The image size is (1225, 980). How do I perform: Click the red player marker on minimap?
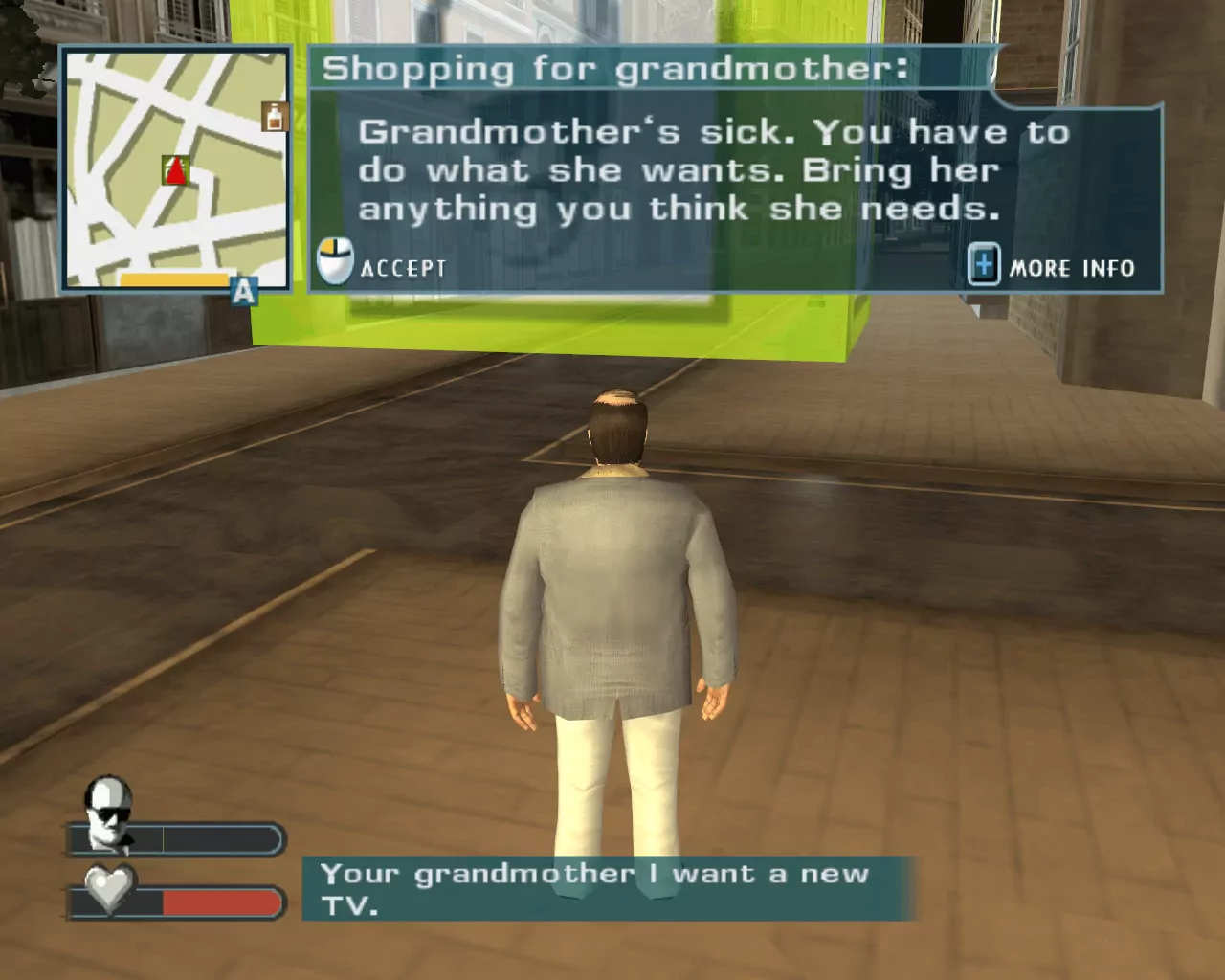[x=175, y=171]
